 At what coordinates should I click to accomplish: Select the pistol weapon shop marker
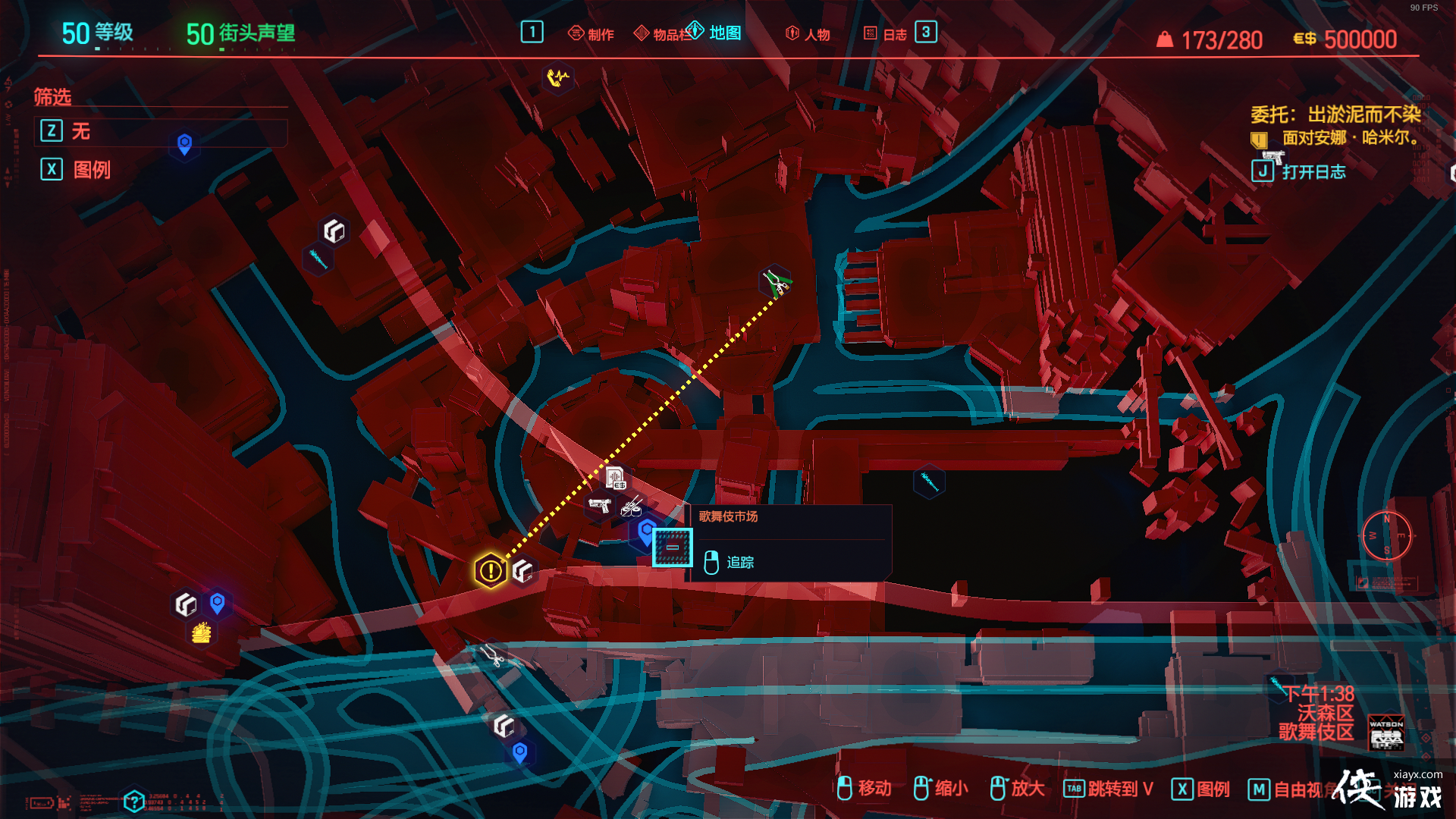point(599,505)
